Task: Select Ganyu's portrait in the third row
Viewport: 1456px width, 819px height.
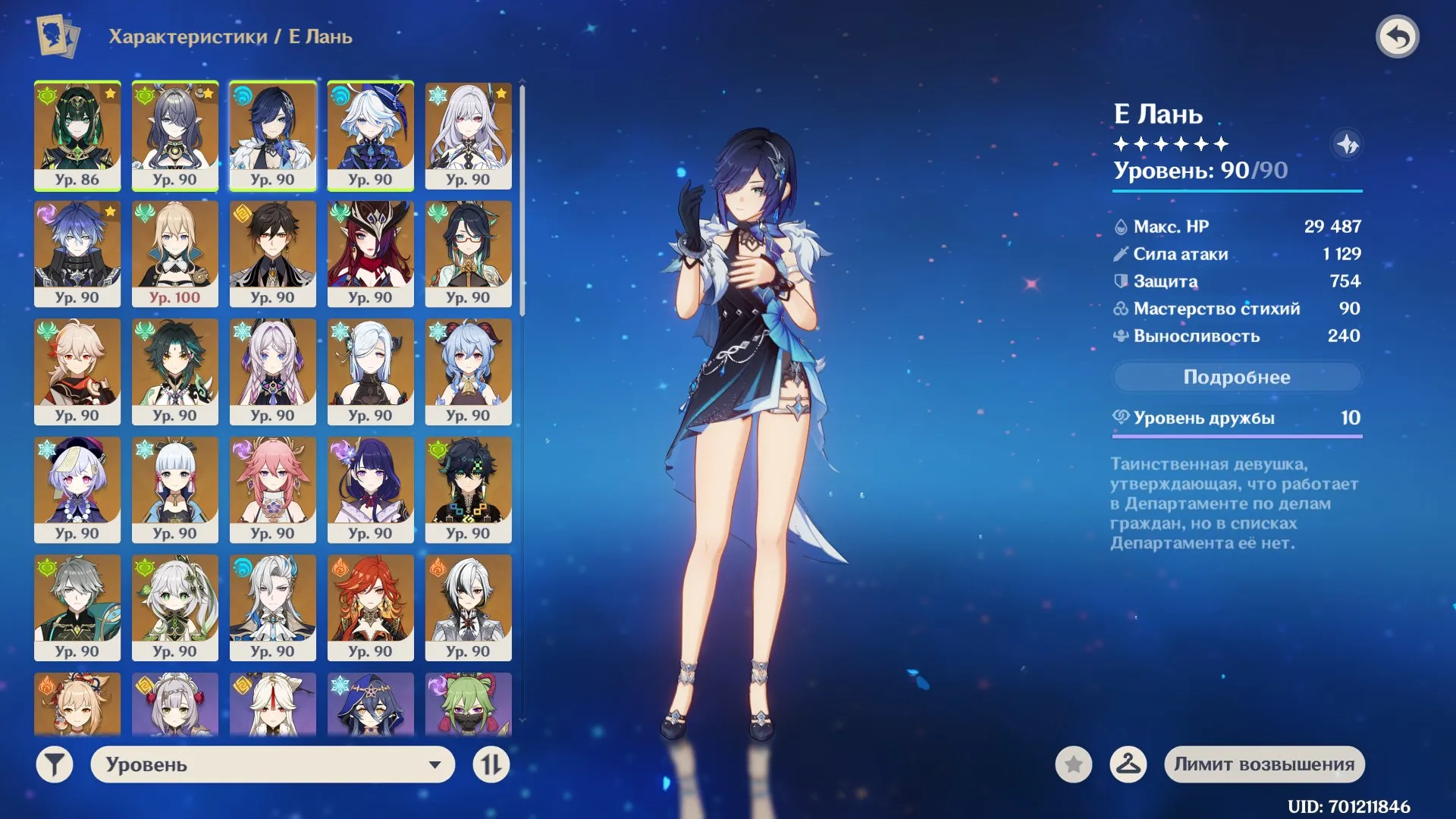Action: click(x=469, y=372)
